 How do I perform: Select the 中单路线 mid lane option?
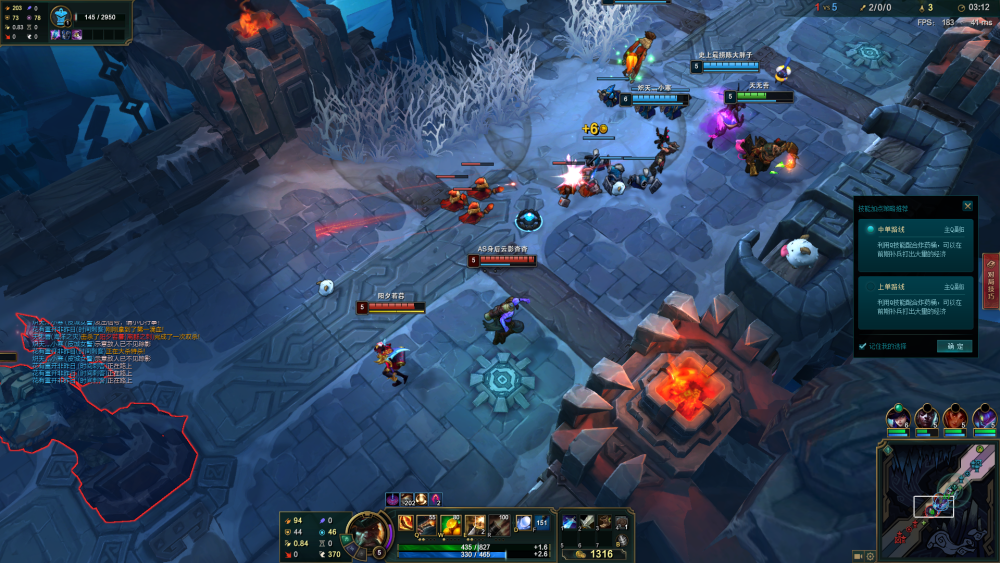click(914, 245)
